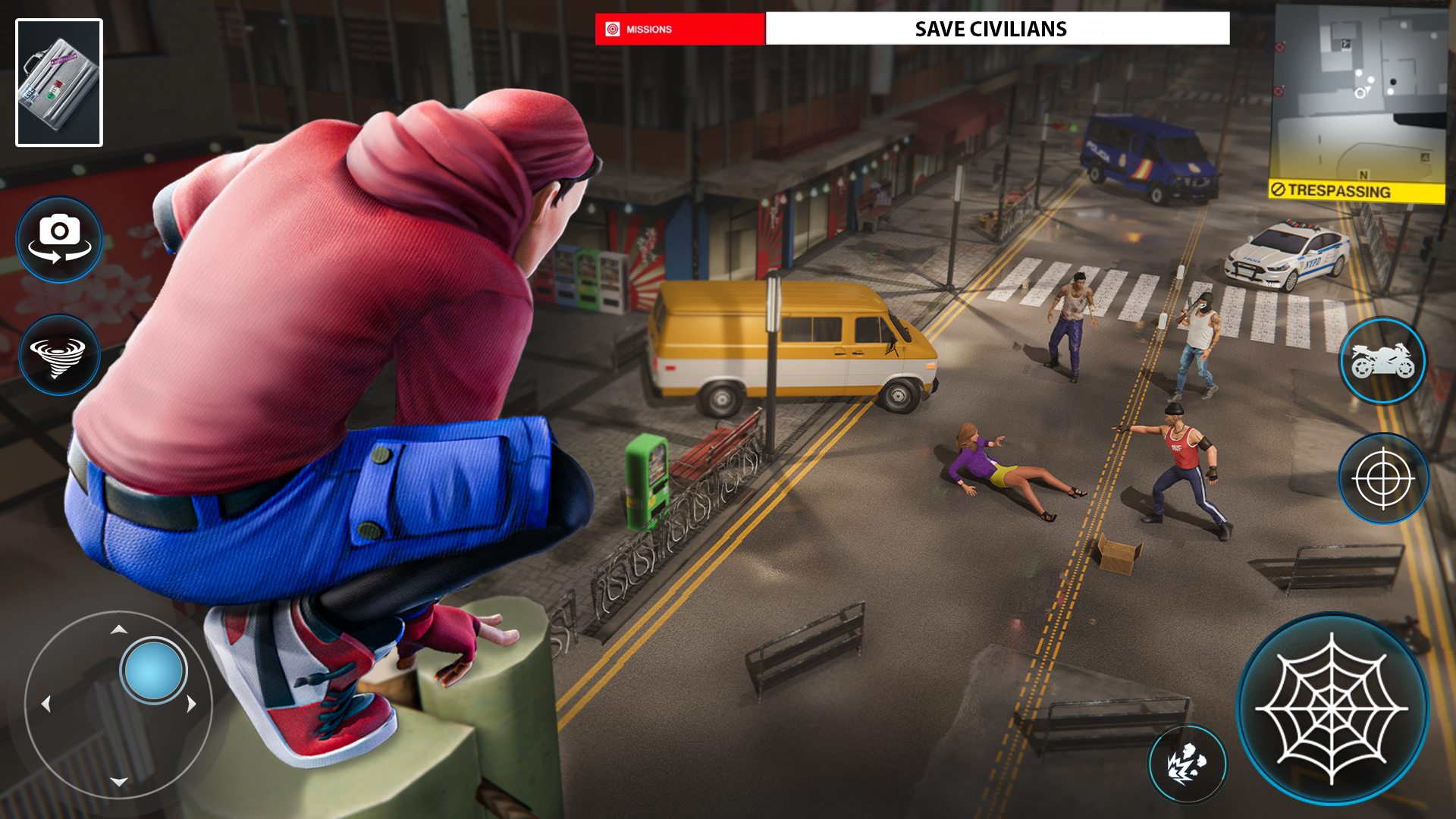
Task: Tap the briefcase item thumbnail
Action: point(59,82)
